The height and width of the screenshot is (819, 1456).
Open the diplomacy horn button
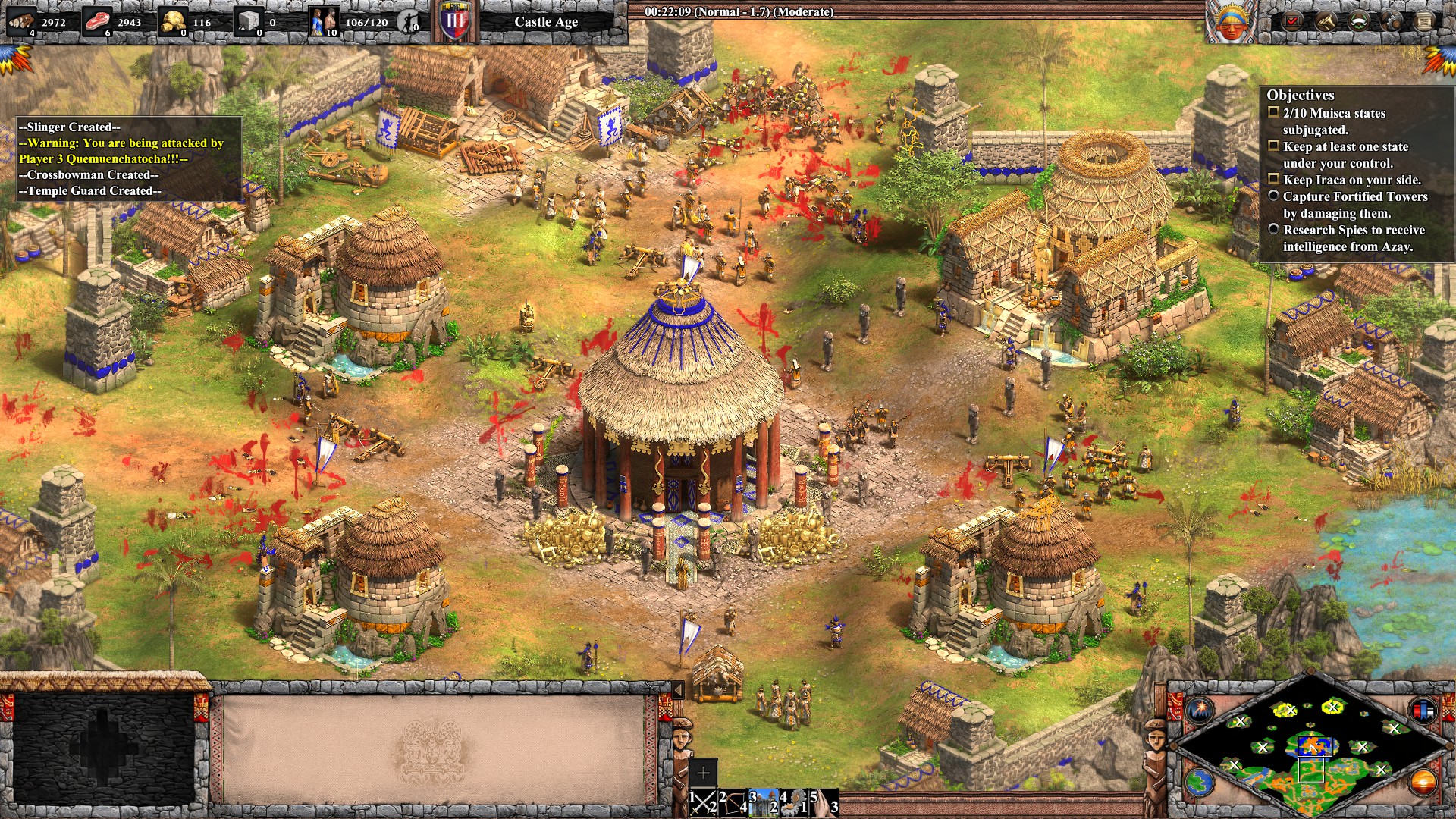(x=1325, y=21)
